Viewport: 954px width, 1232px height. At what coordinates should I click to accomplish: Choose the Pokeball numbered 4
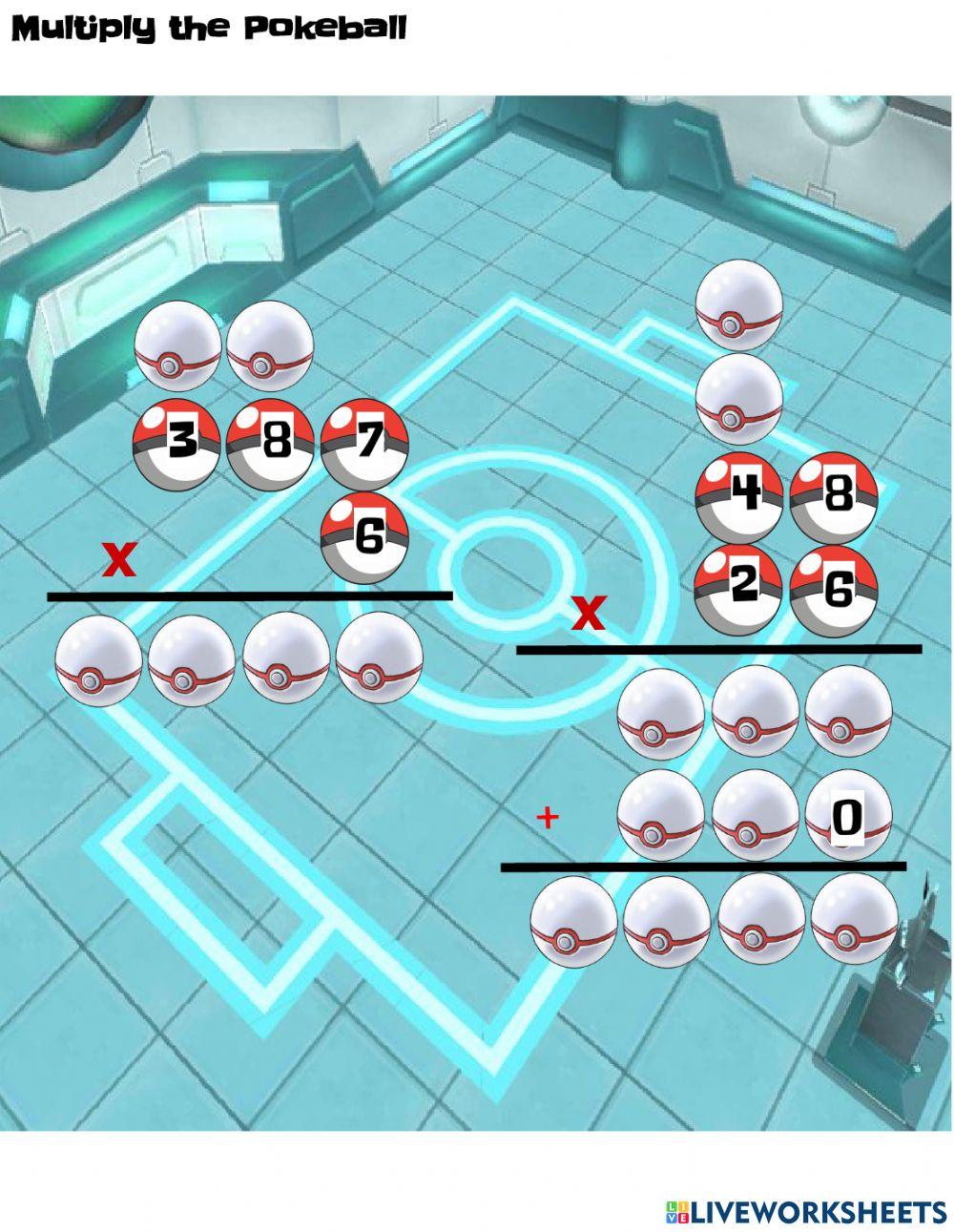(x=739, y=498)
